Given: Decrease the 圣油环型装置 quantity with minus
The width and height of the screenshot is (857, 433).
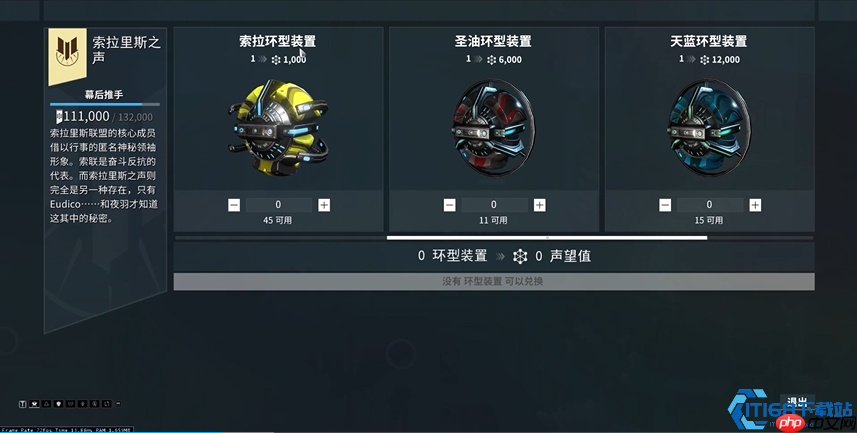Looking at the screenshot, I should (450, 205).
